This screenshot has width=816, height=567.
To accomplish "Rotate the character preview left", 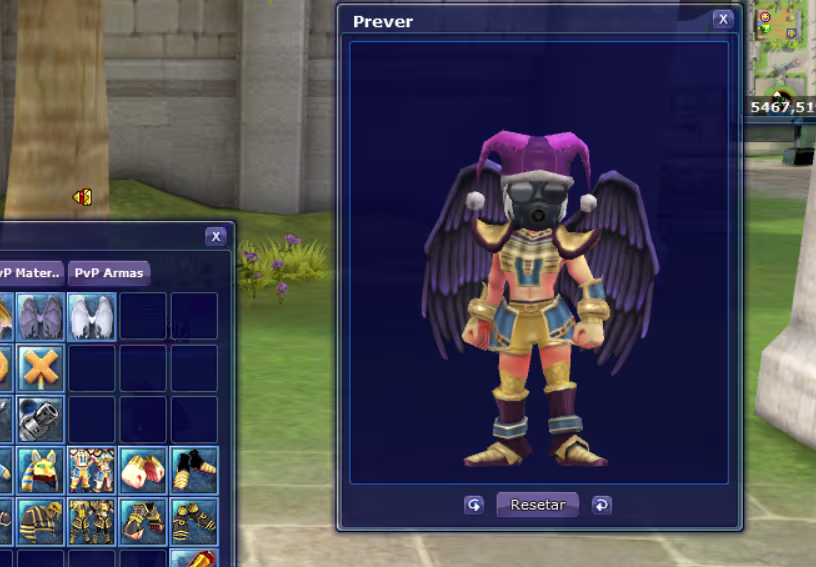I will point(474,505).
